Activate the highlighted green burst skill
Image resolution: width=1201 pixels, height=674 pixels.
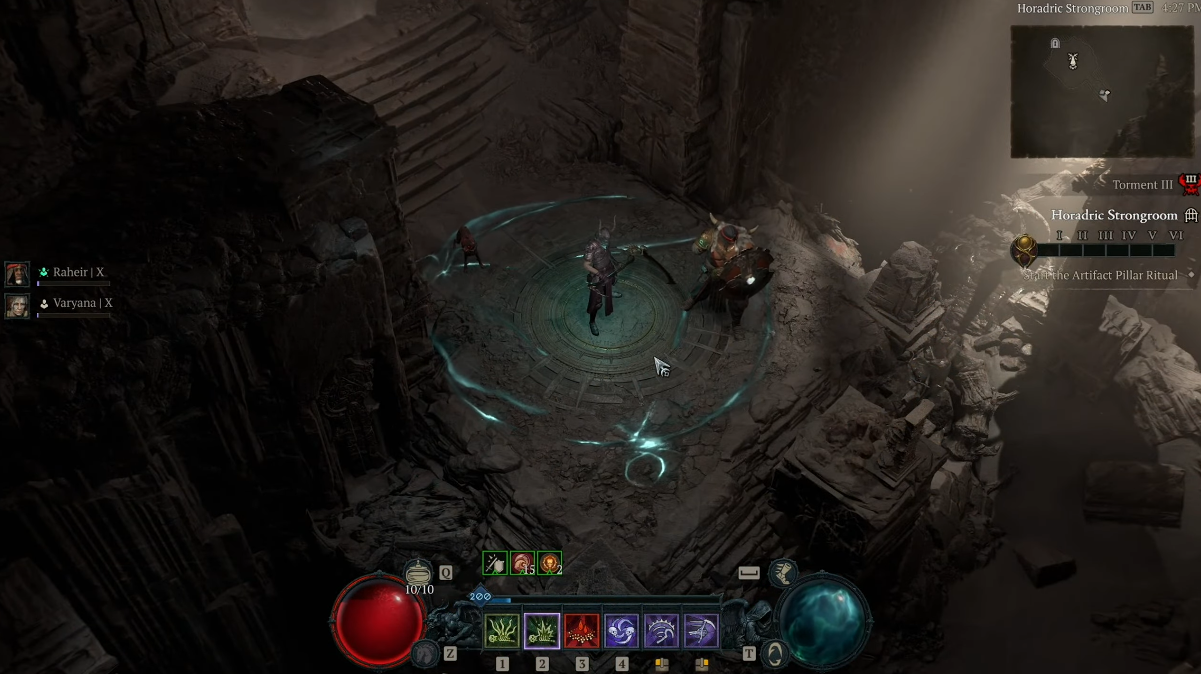coord(542,631)
